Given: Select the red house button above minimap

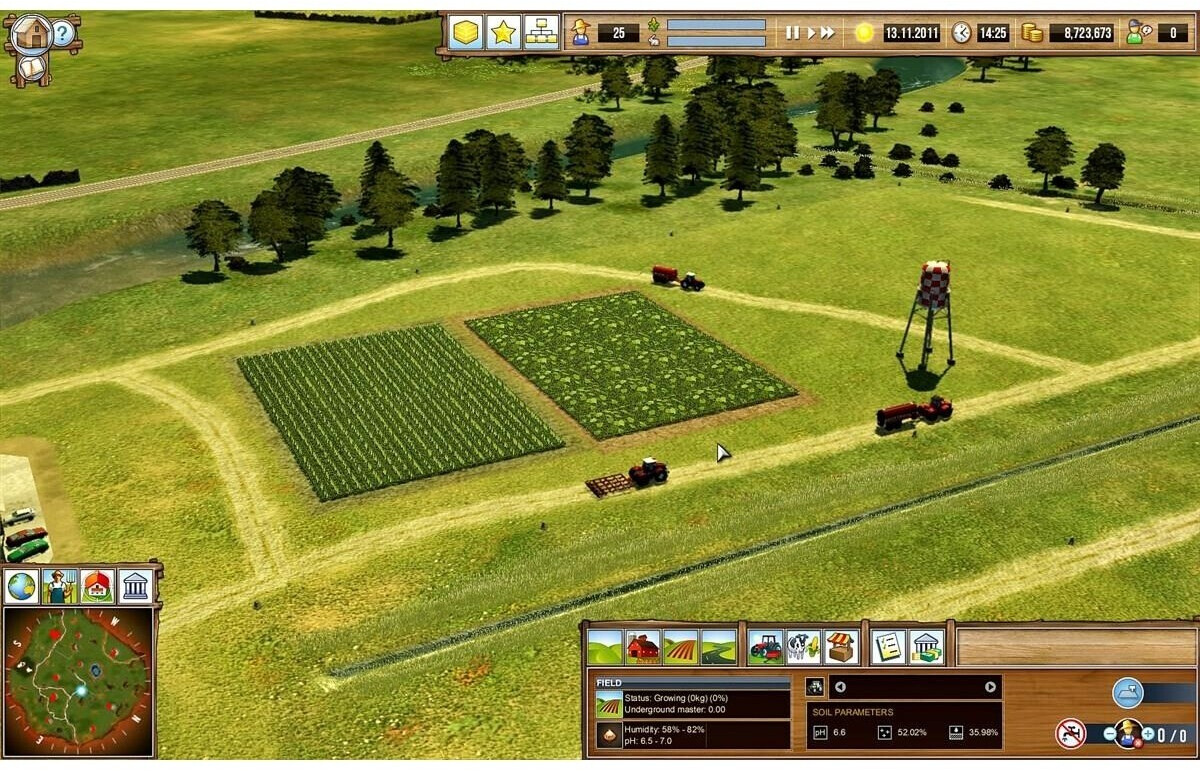Looking at the screenshot, I should [97, 587].
